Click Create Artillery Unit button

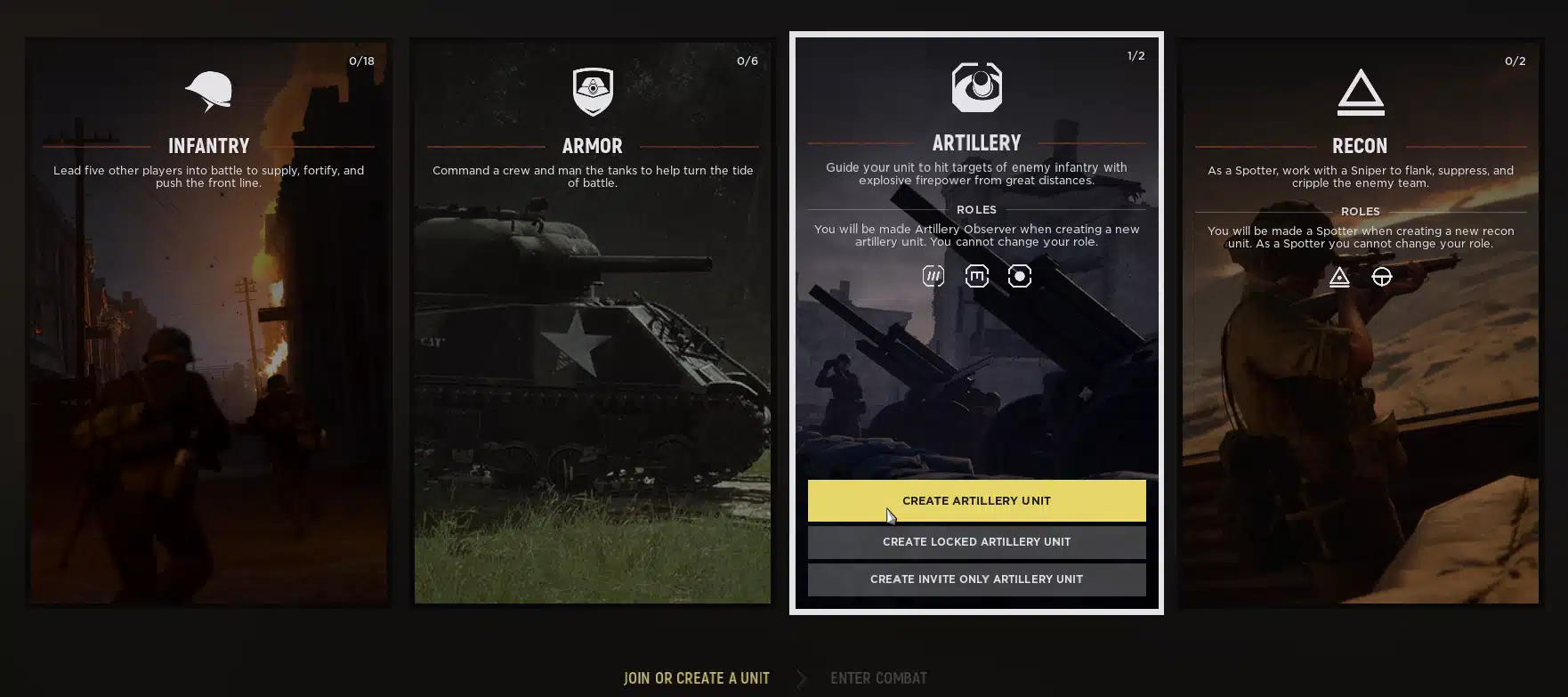976,500
